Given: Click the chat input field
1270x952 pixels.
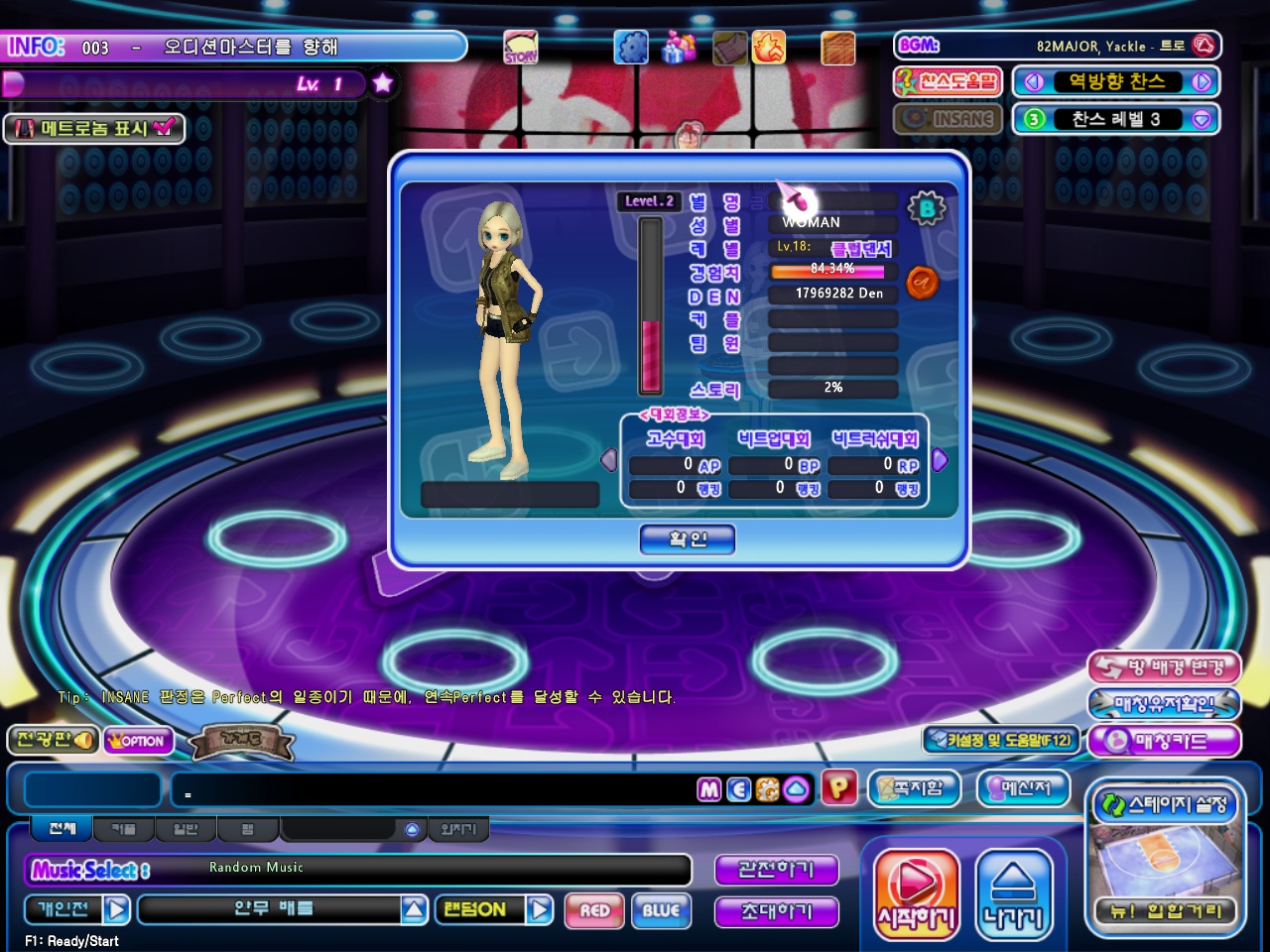Looking at the screenshot, I should pos(437,791).
